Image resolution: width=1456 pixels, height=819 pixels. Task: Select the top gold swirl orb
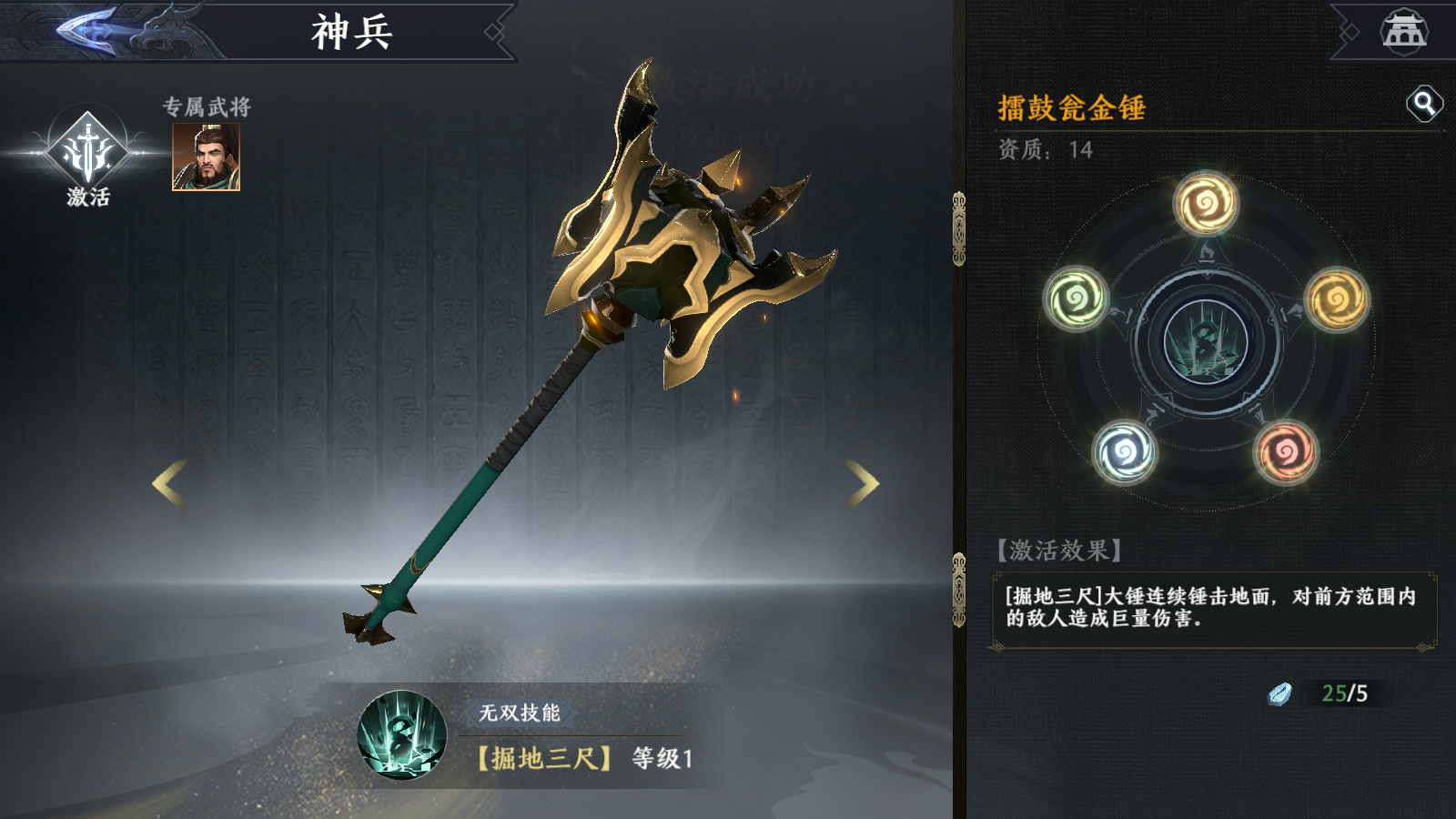point(1206,203)
